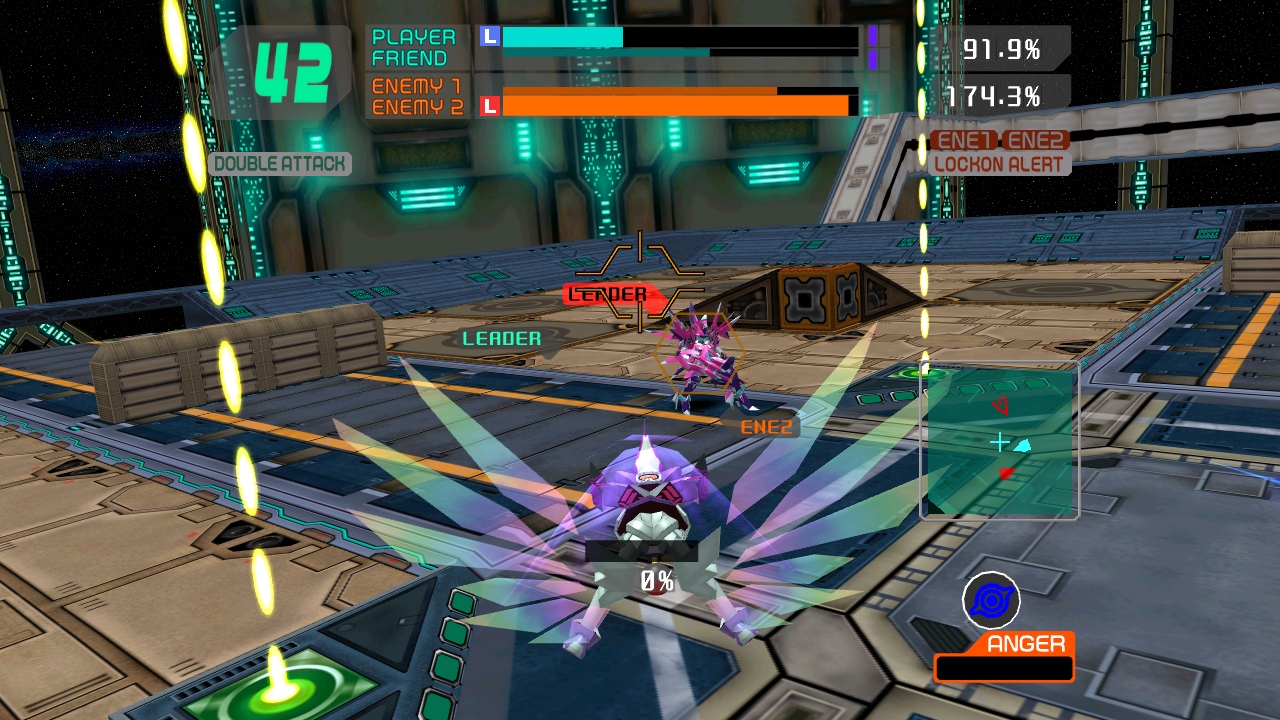
Task: Toggle the DOUBLE ATTACK status badge
Action: coord(280,163)
